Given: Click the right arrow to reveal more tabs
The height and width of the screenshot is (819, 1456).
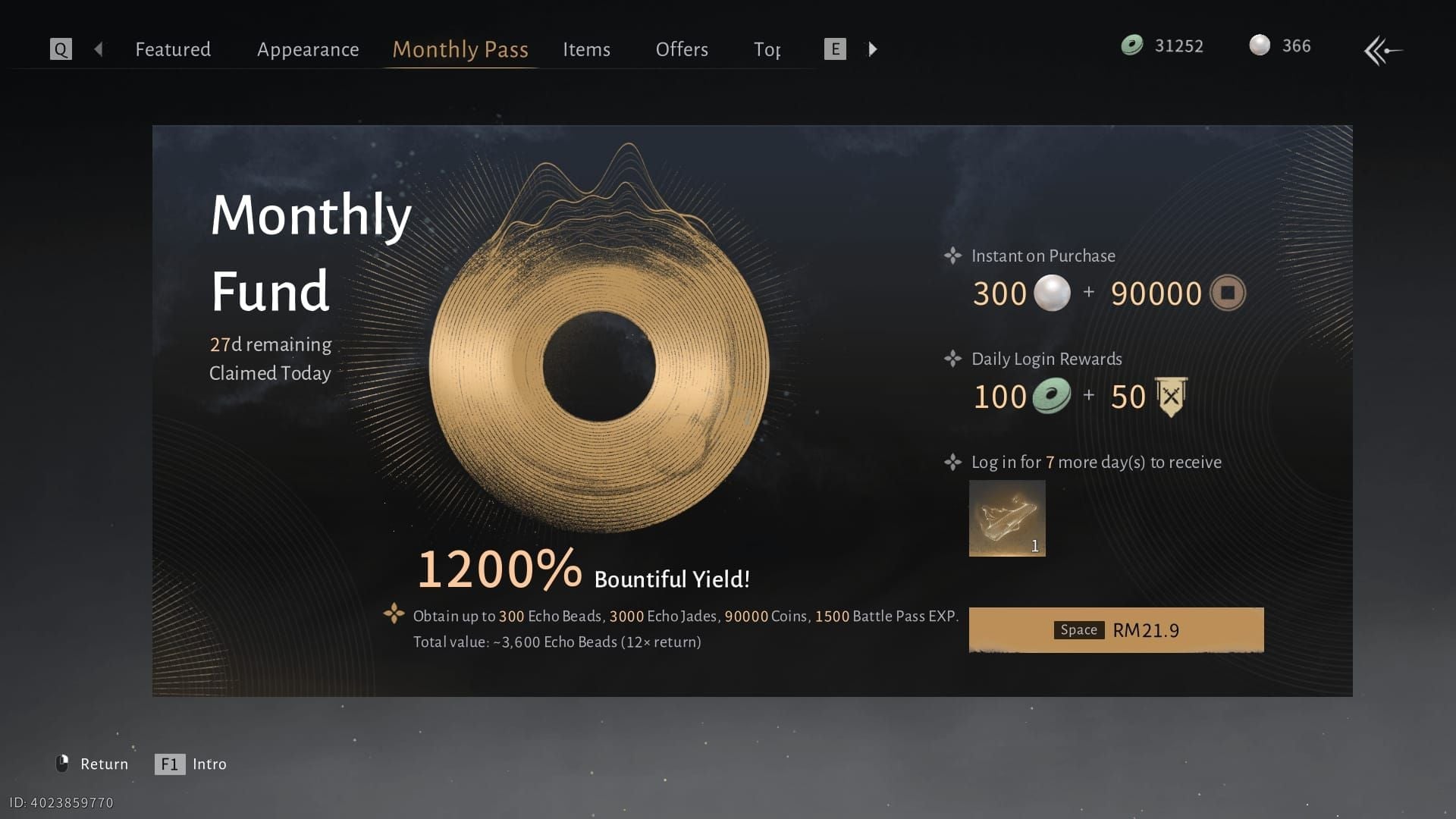Looking at the screenshot, I should [873, 49].
